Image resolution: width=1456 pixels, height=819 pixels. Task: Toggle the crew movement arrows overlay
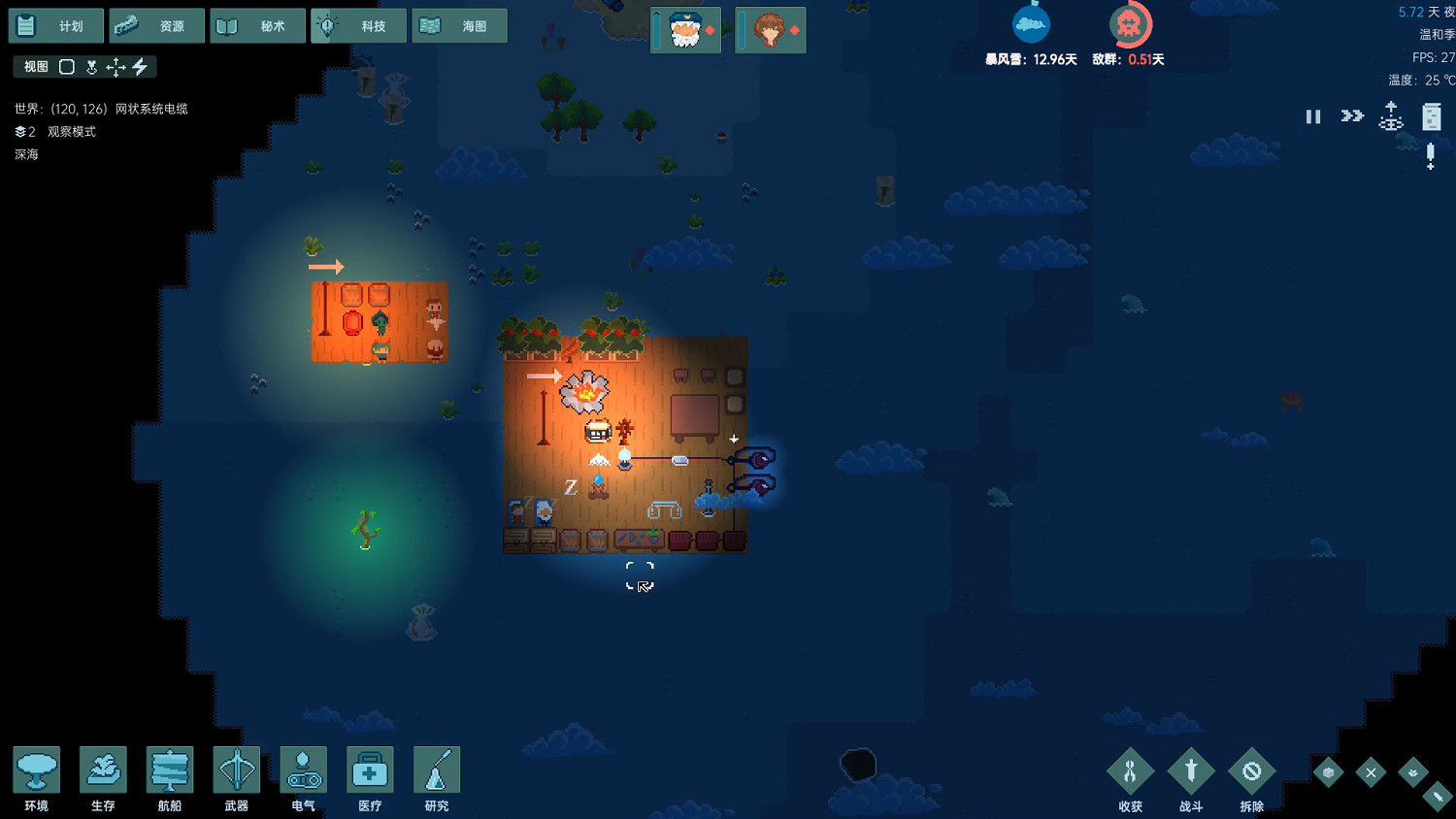pyautogui.click(x=116, y=67)
